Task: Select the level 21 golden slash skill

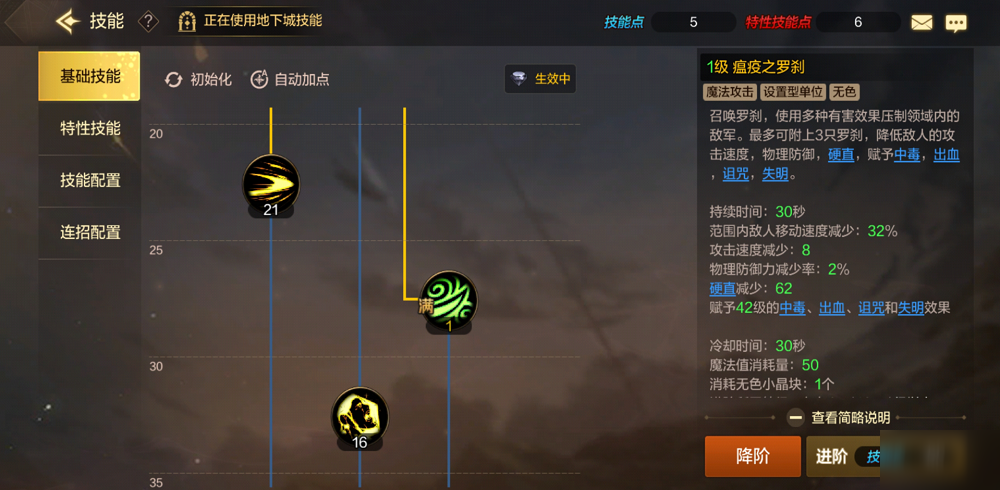Action: 271,183
